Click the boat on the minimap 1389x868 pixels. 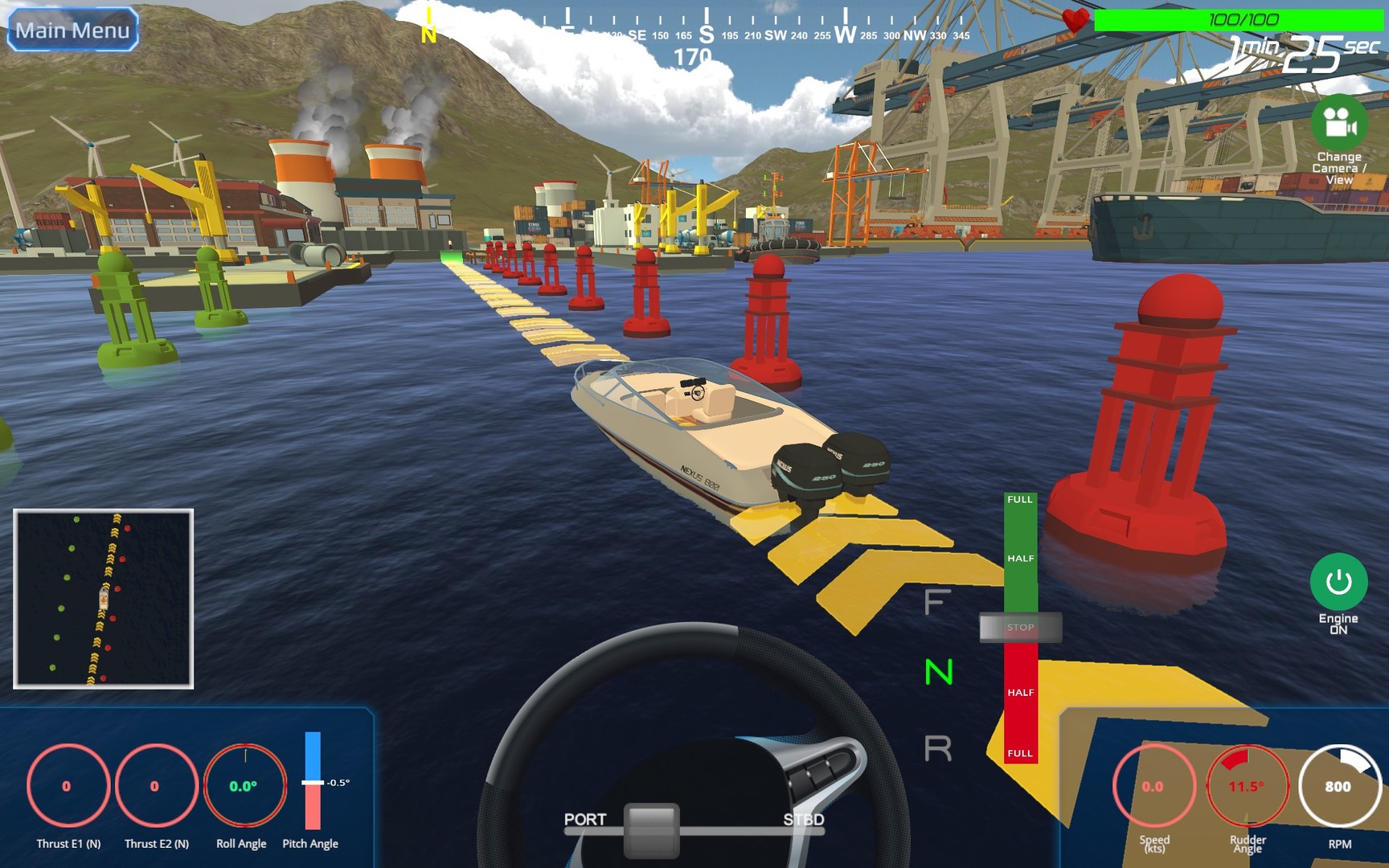pyautogui.click(x=103, y=598)
